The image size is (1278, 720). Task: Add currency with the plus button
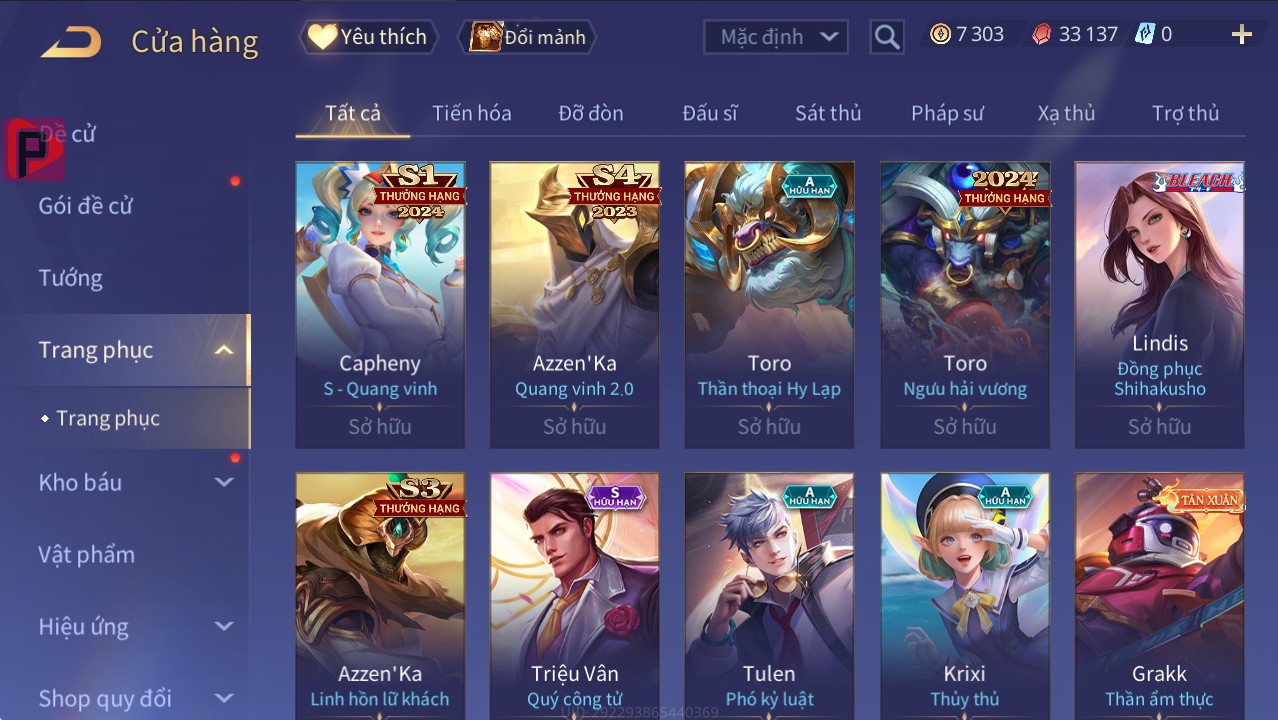pyautogui.click(x=1241, y=35)
